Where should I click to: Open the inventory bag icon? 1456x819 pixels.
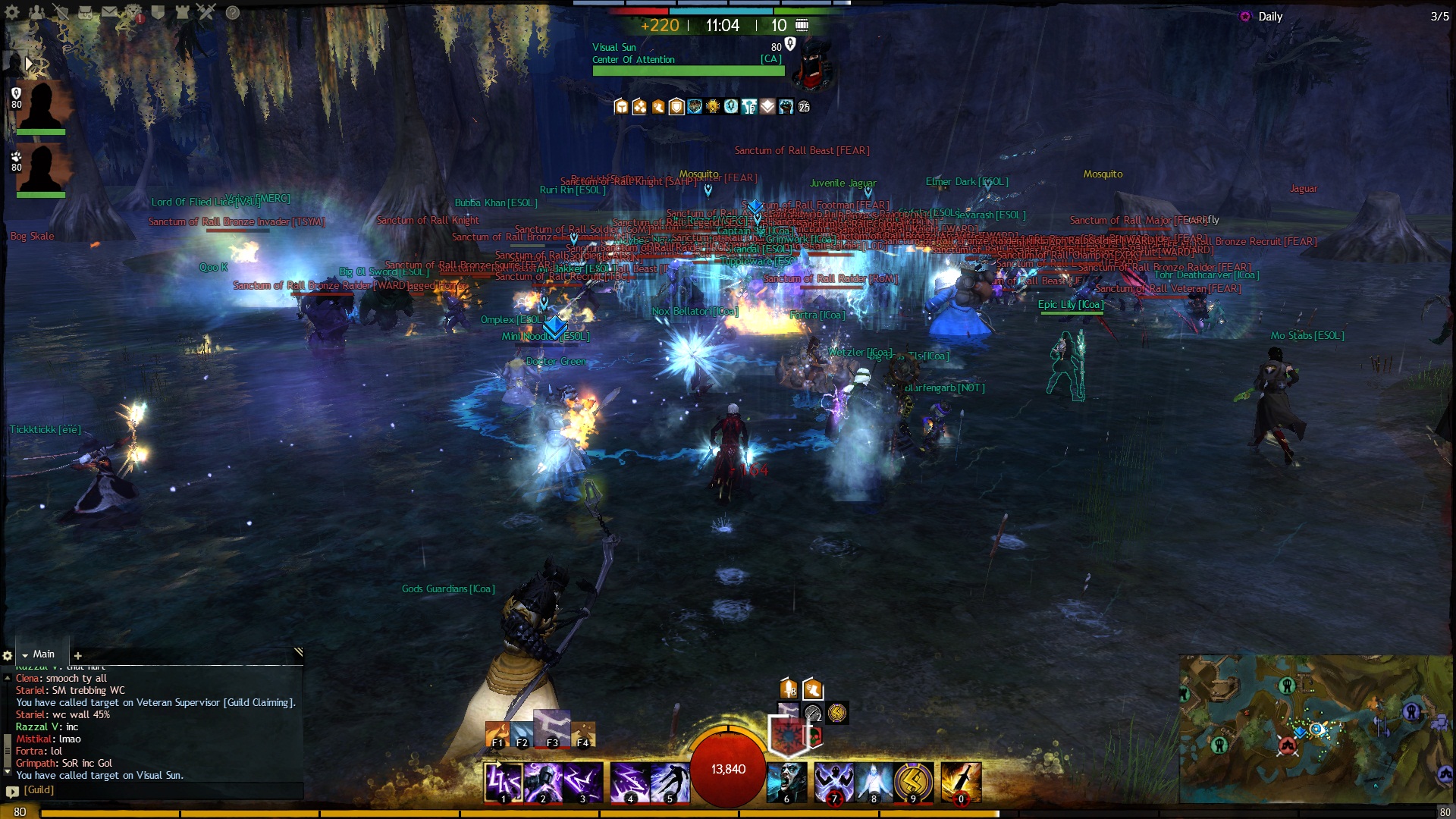85,12
